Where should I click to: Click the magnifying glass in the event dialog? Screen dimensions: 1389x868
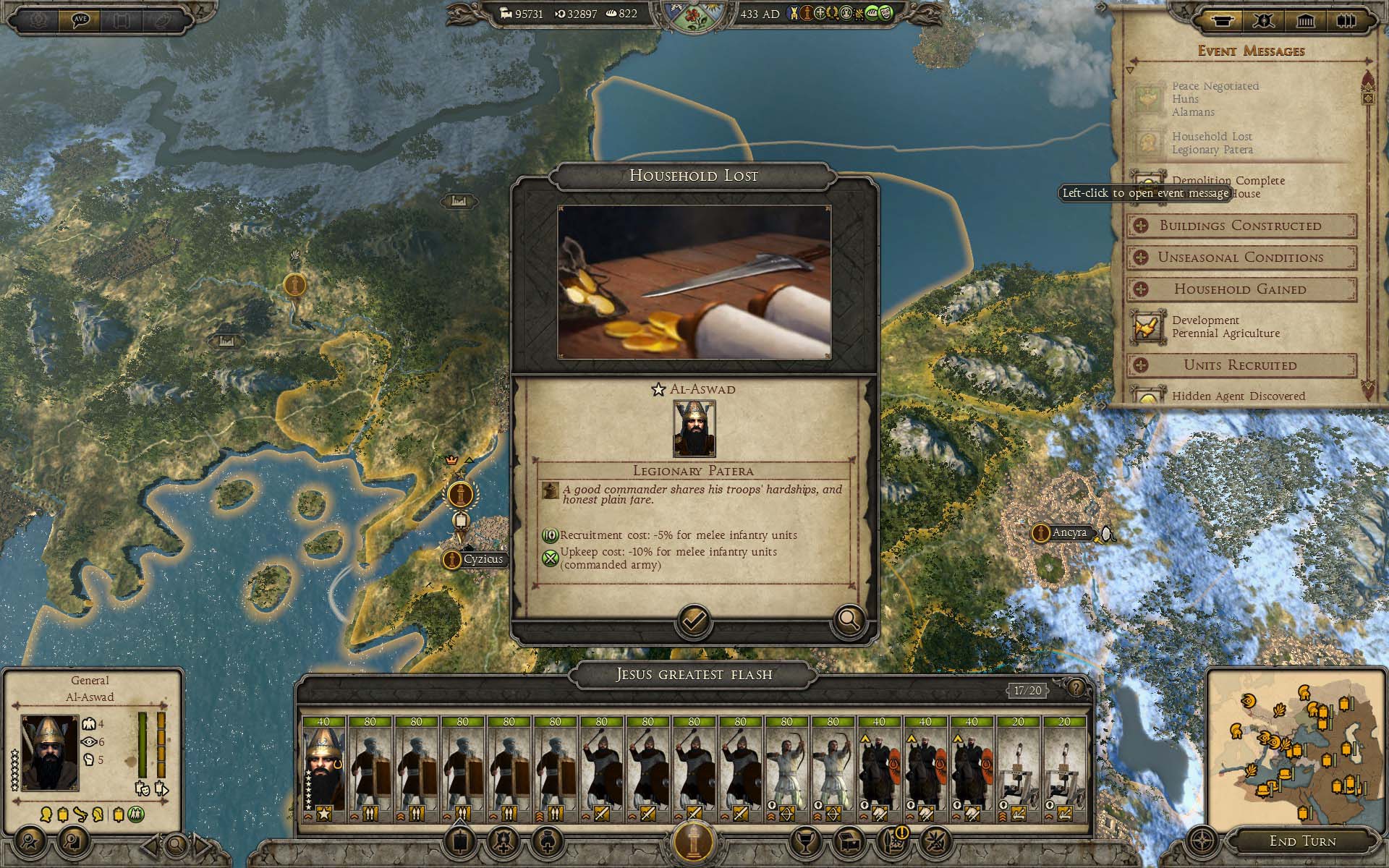click(x=848, y=621)
